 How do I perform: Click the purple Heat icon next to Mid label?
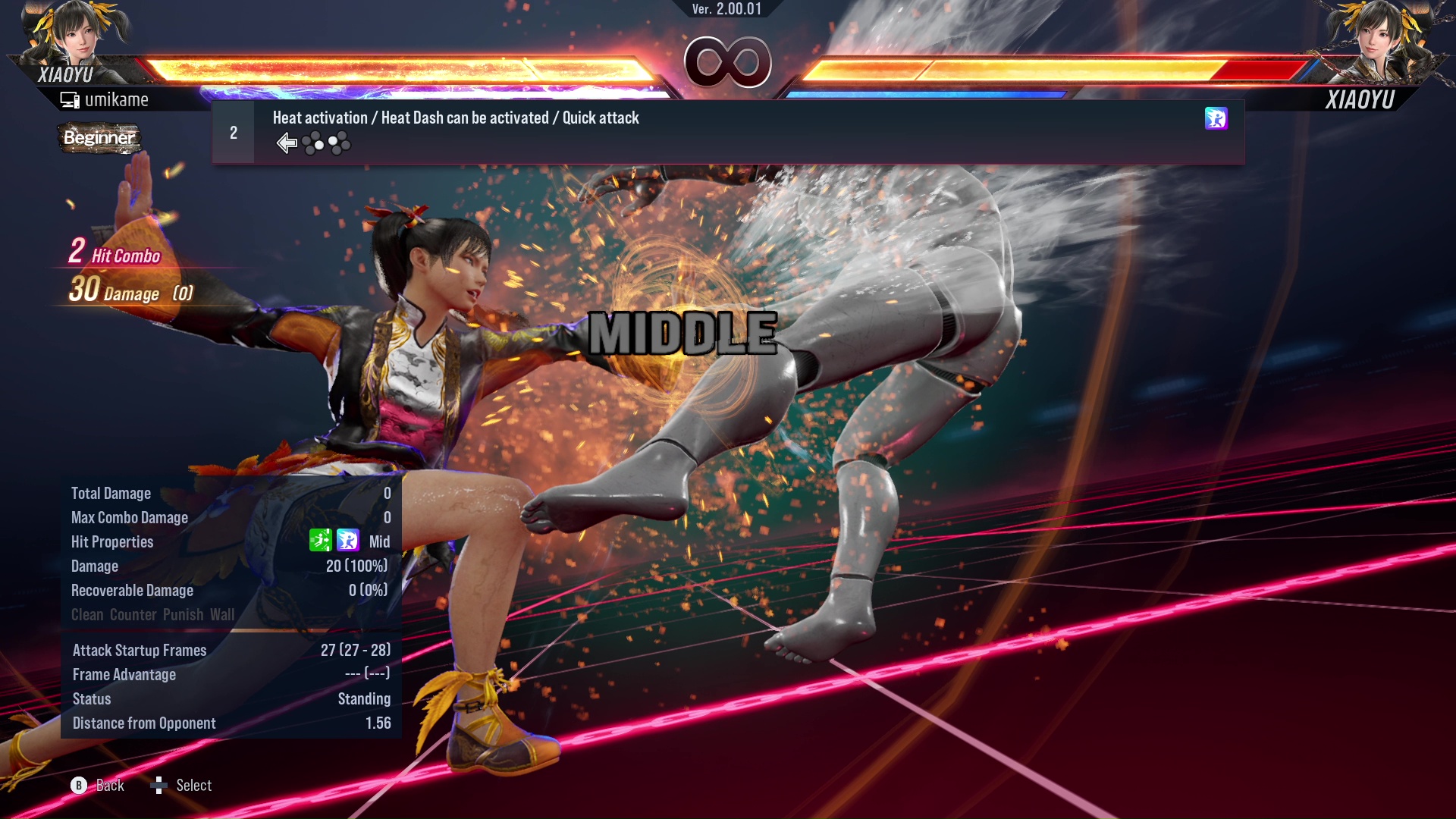point(347,541)
